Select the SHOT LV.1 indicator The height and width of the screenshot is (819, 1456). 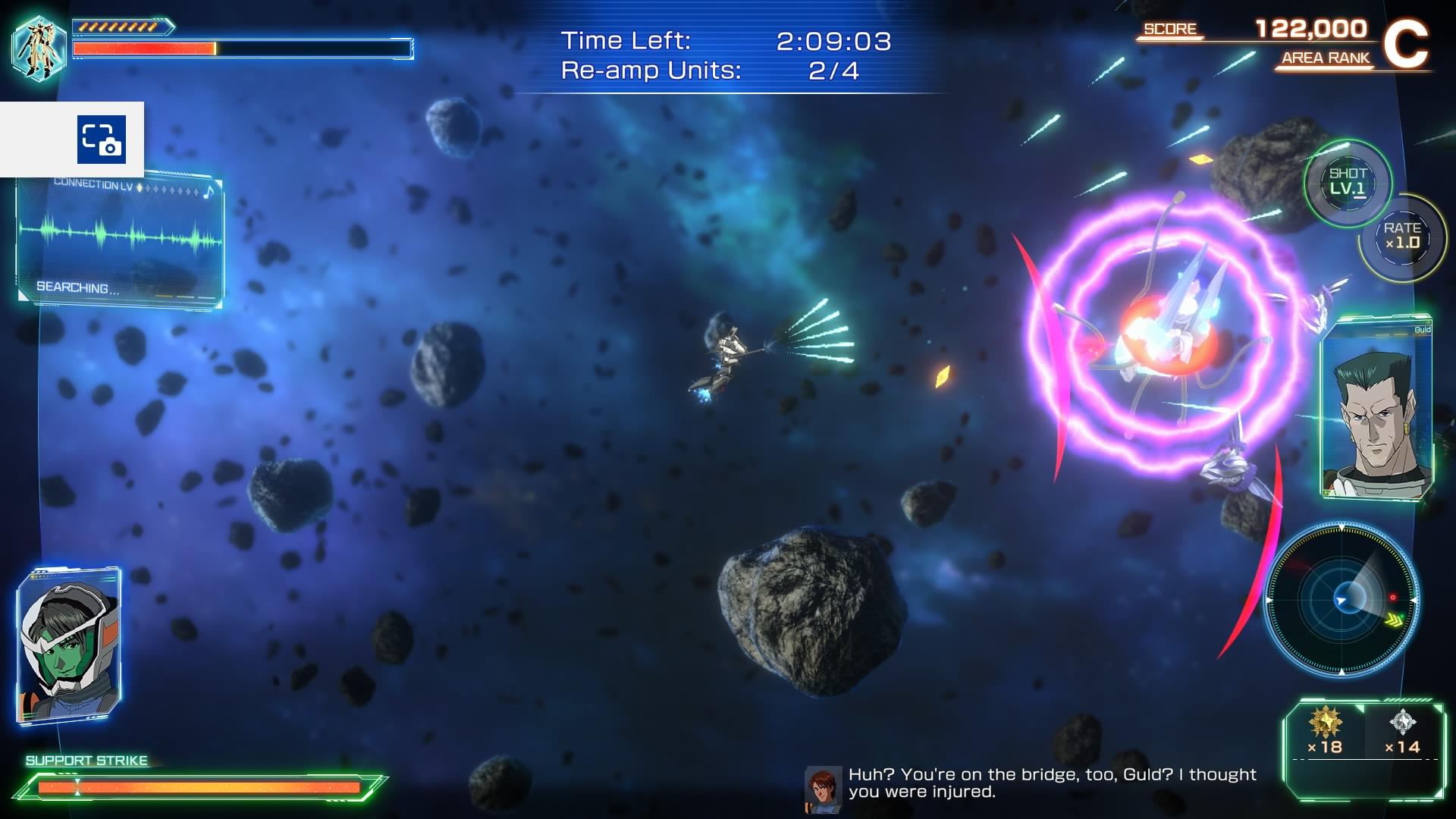1348,182
